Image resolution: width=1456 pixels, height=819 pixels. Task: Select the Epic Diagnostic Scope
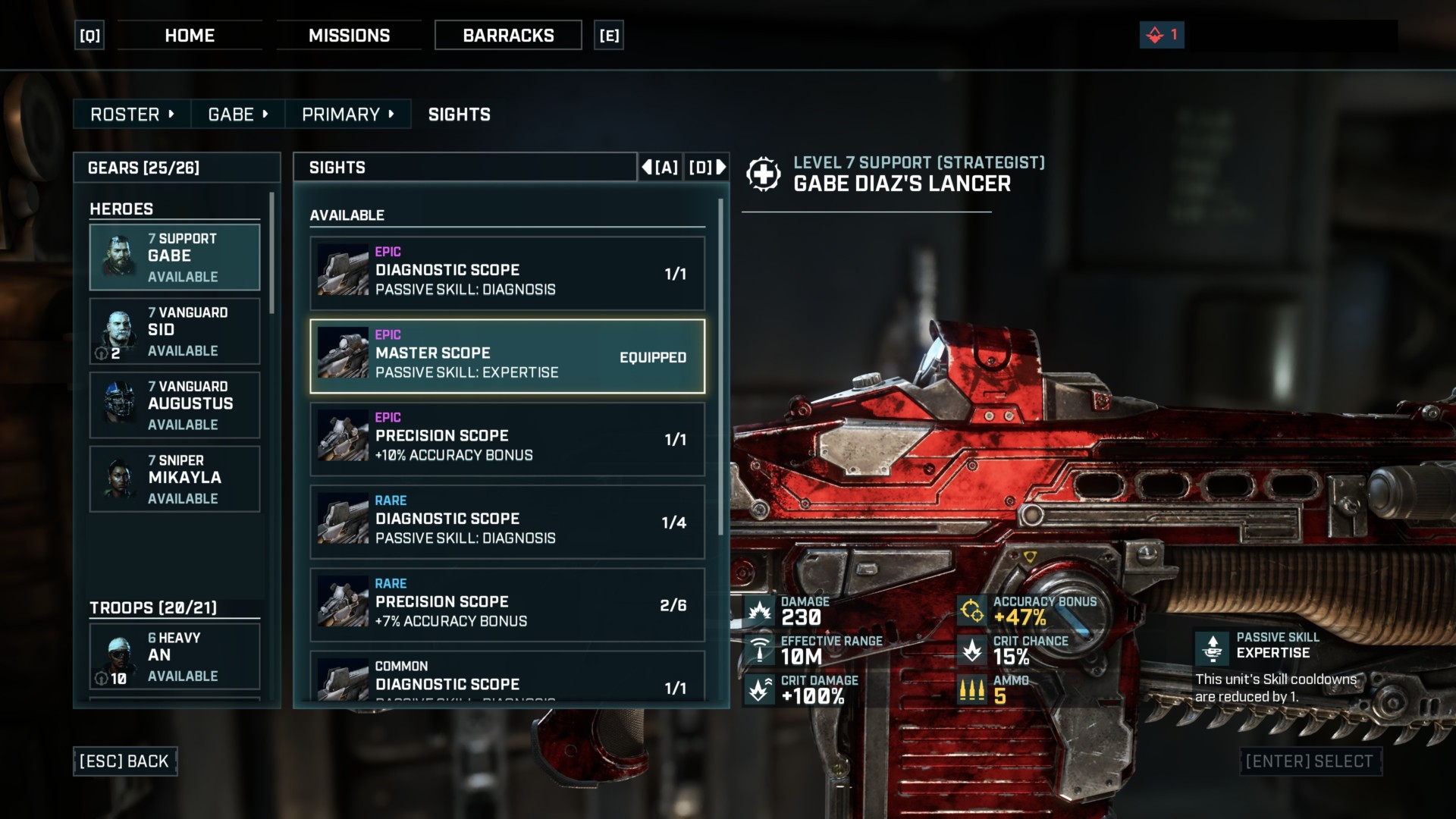[x=507, y=273]
